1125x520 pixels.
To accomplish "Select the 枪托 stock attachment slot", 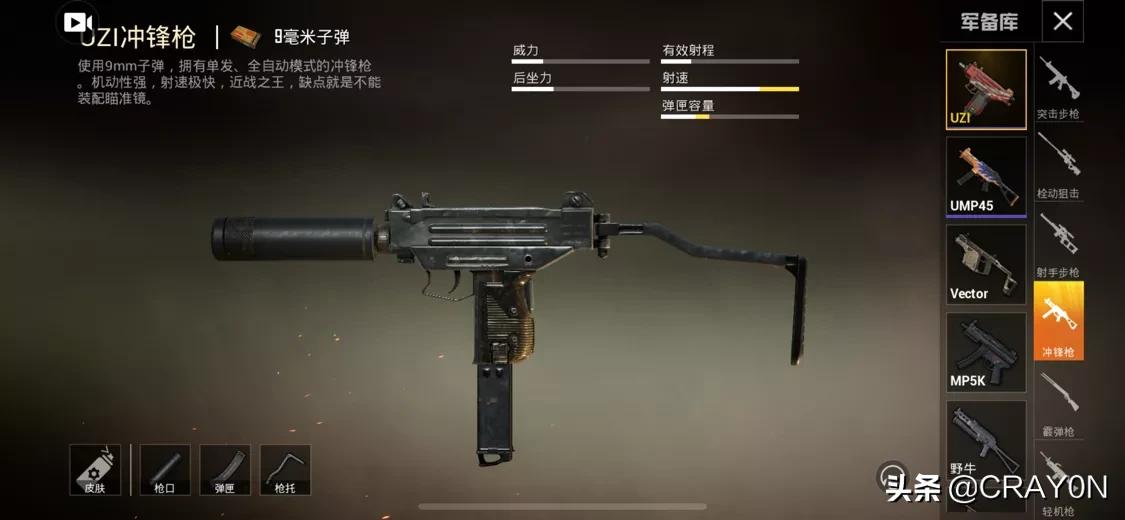I will 285,469.
